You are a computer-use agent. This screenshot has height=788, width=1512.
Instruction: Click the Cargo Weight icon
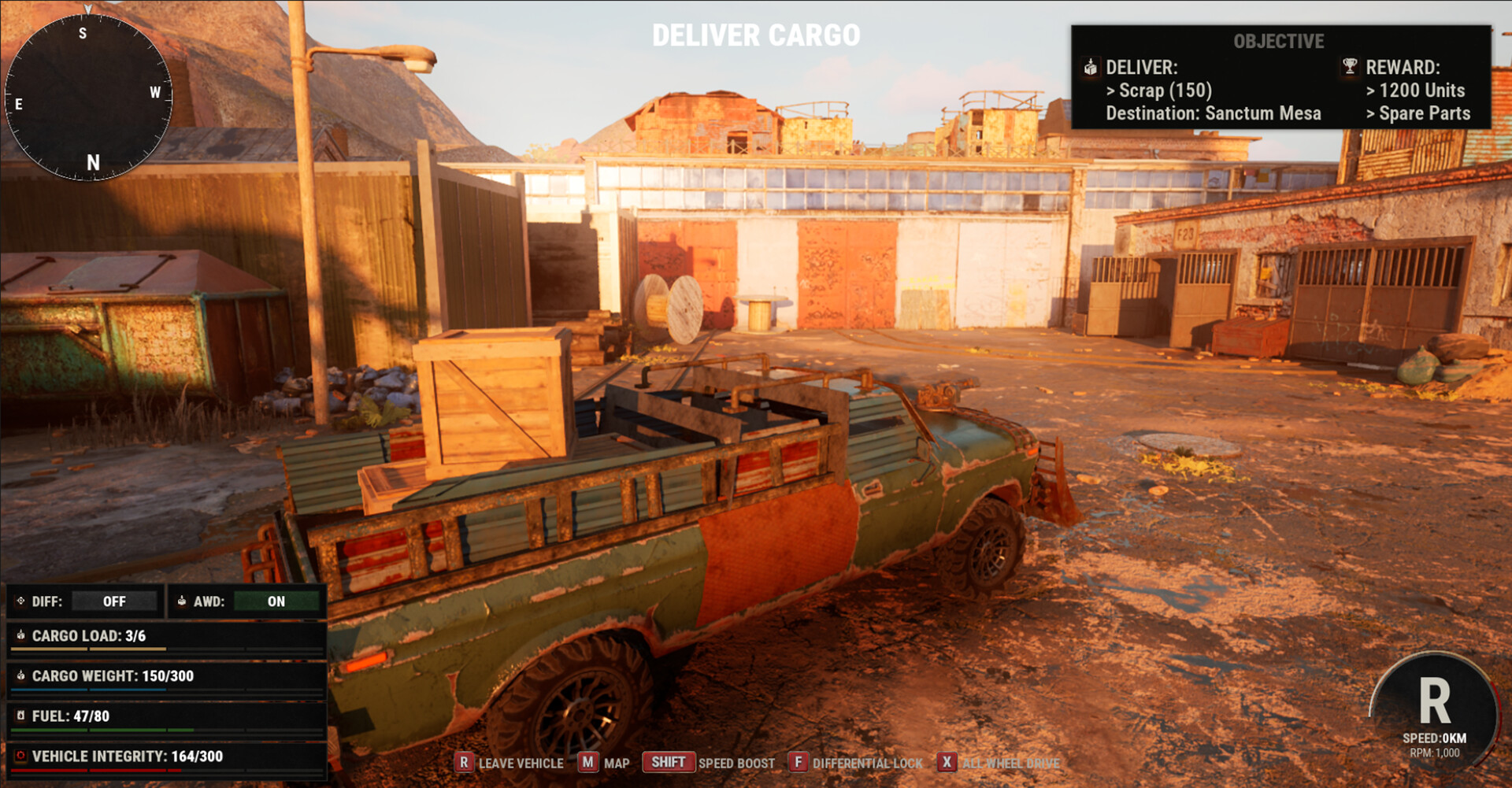coord(20,675)
